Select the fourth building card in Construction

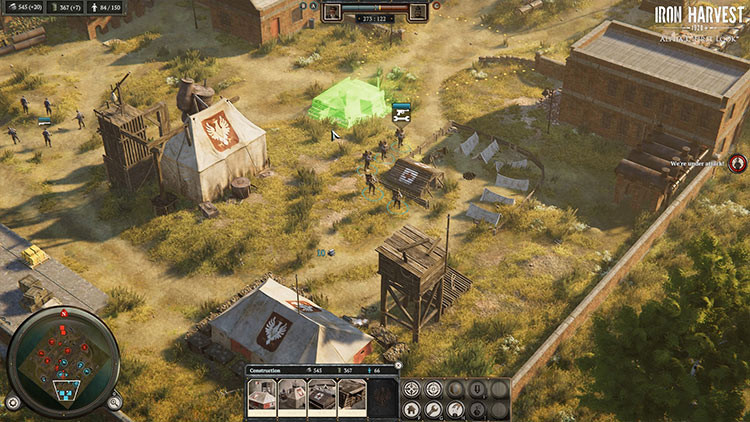[352, 397]
